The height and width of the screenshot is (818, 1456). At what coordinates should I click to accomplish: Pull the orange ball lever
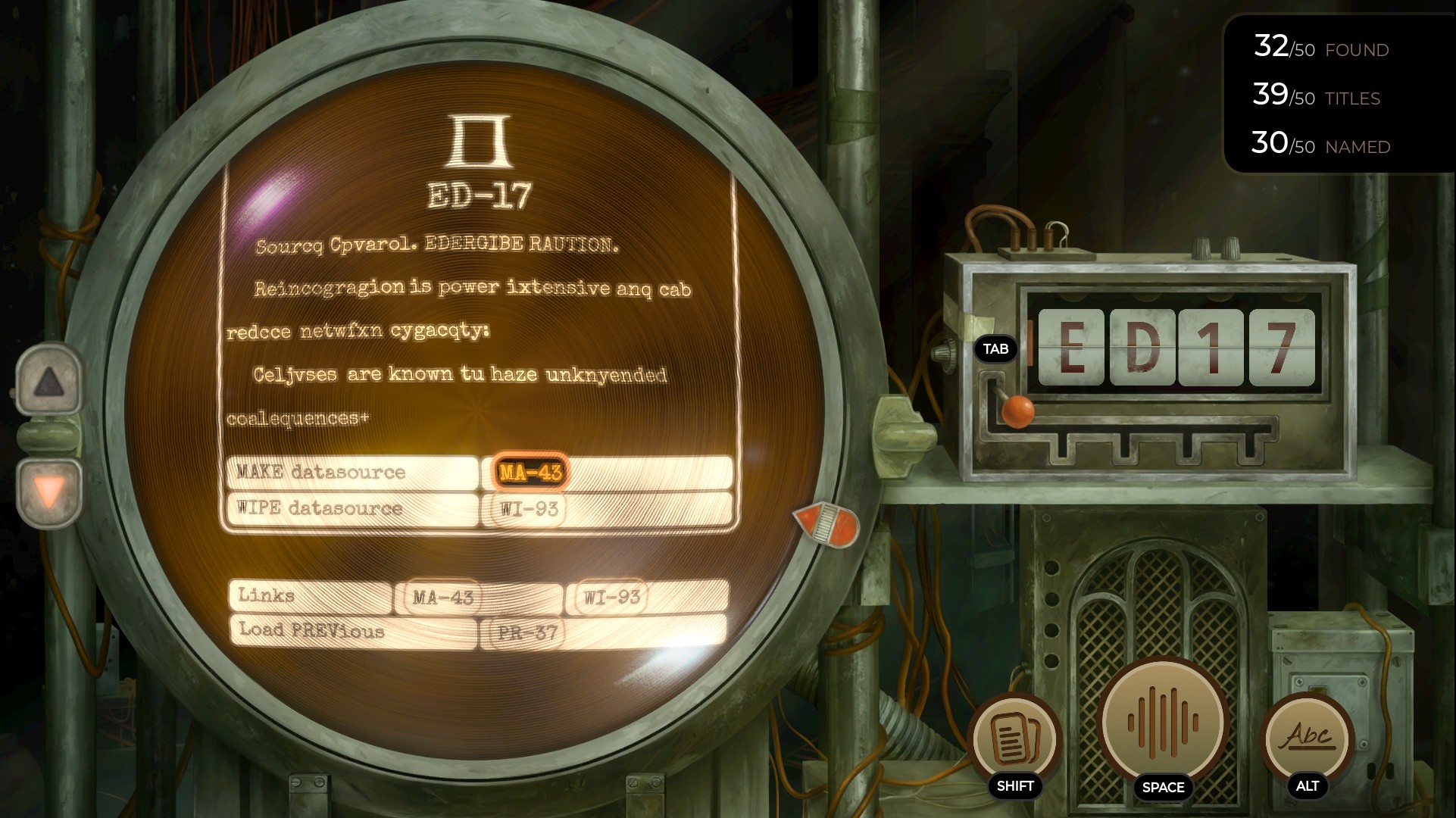click(x=1017, y=411)
